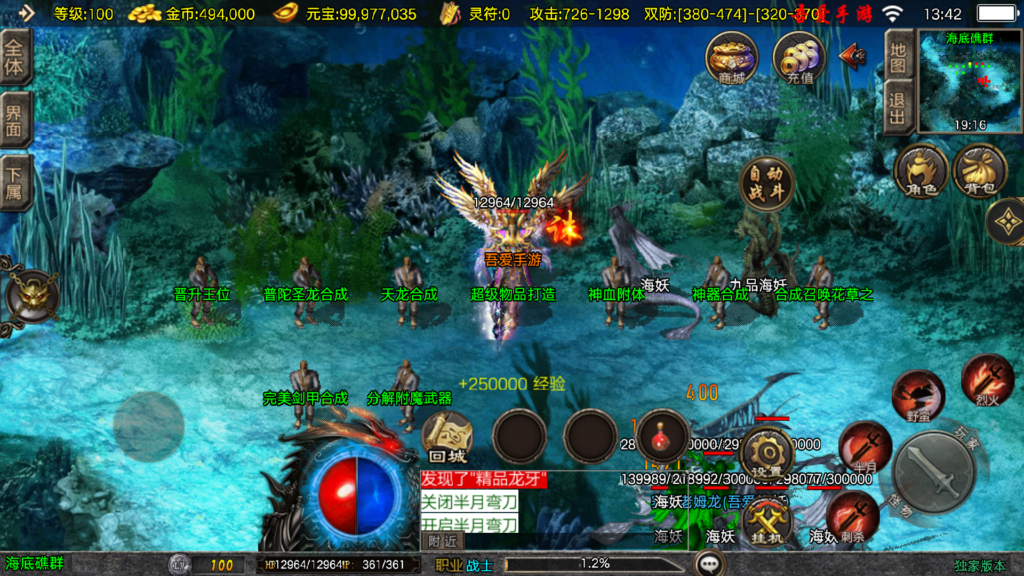Toggle 自动战斗 auto battle
This screenshot has height=576, width=1024.
coord(767,183)
